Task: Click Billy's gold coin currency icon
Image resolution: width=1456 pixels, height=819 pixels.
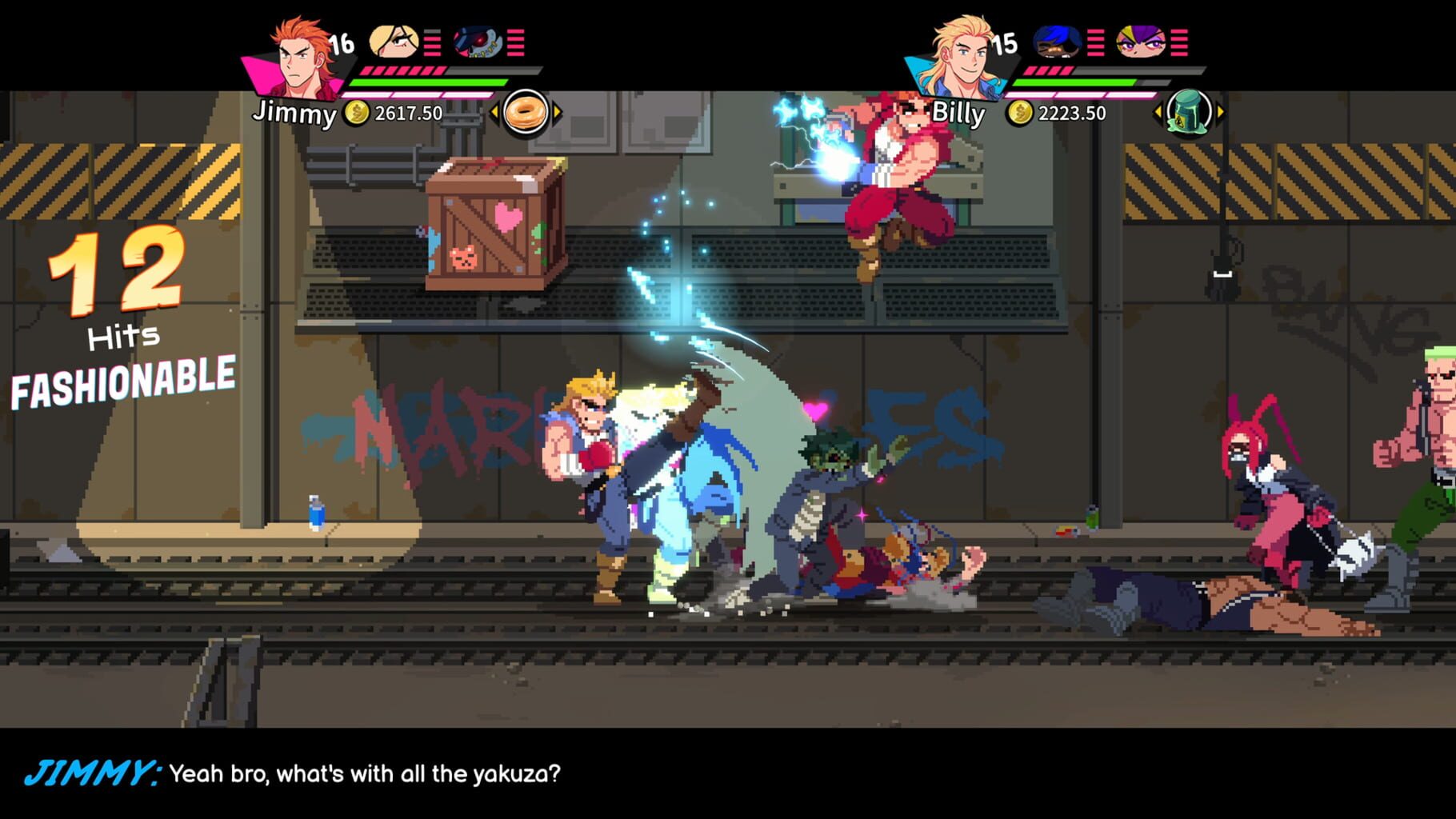Action: point(1022,114)
